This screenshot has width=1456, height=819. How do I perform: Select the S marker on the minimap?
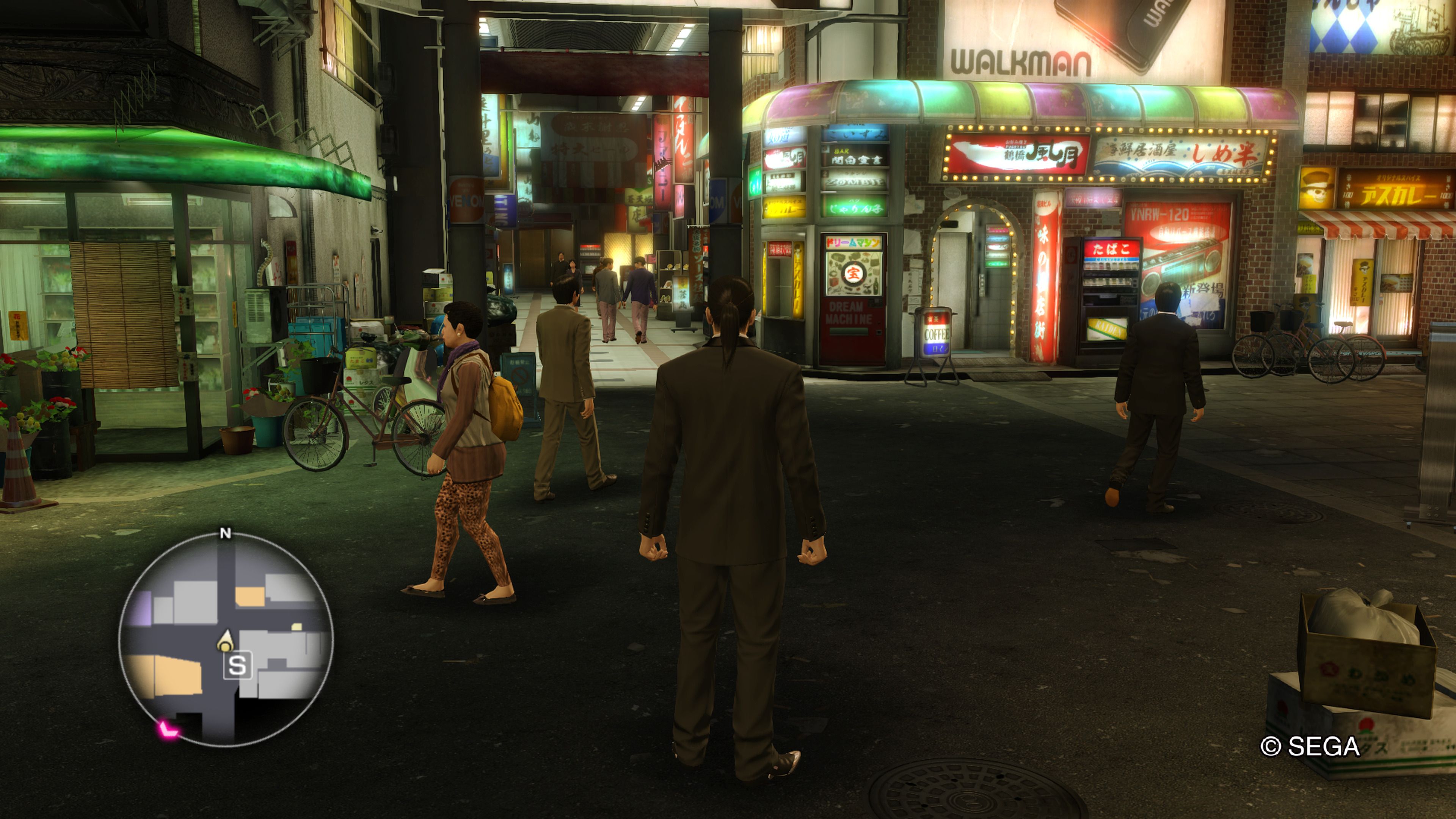pyautogui.click(x=237, y=665)
